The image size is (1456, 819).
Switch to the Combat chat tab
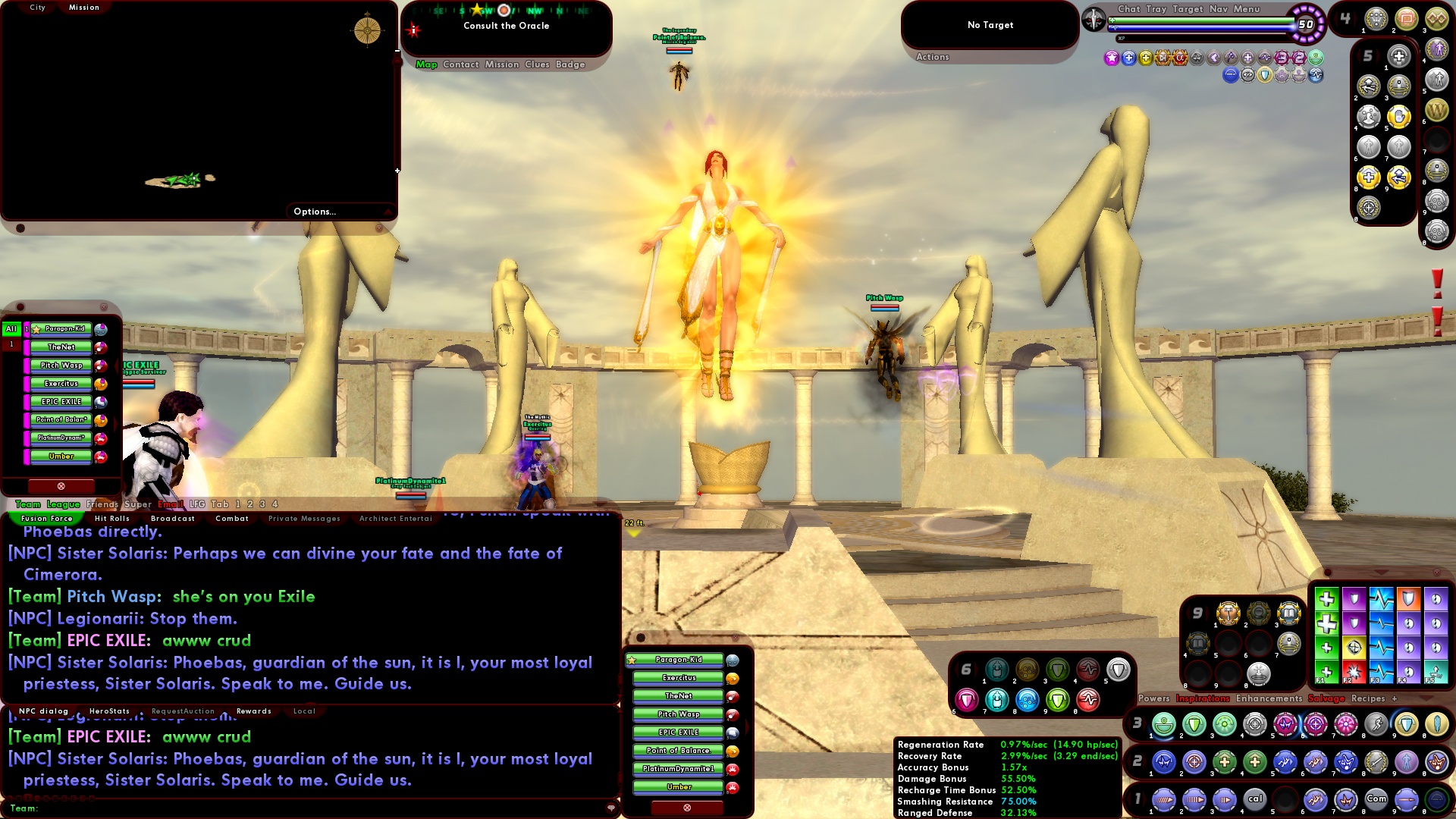[x=232, y=519]
